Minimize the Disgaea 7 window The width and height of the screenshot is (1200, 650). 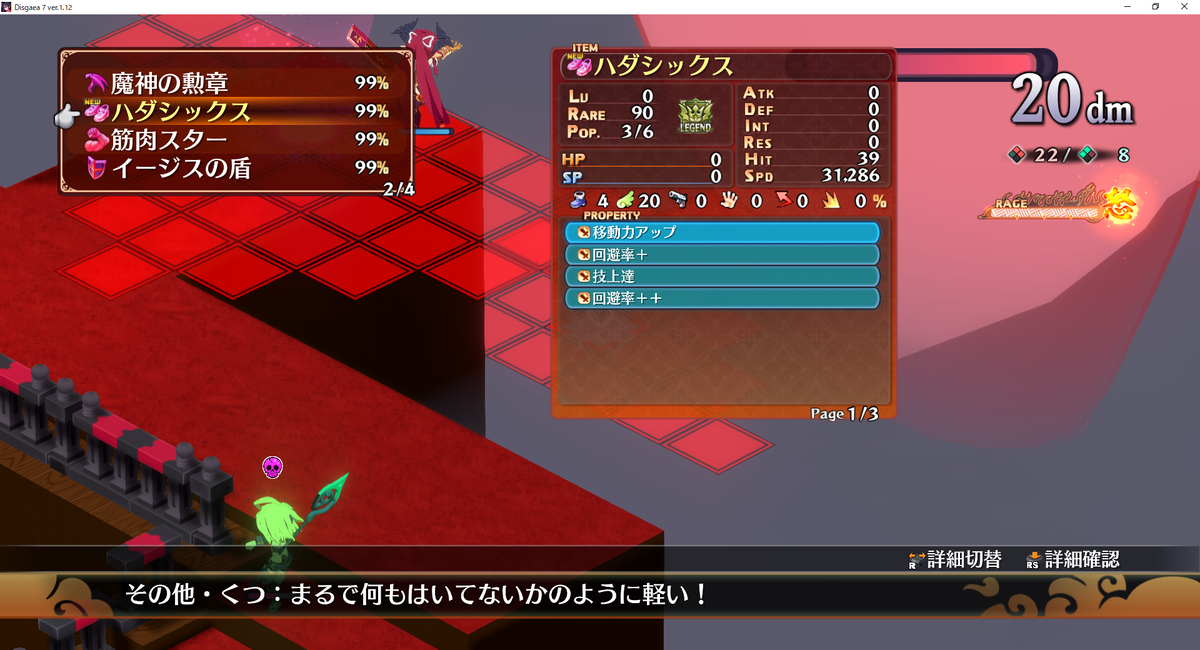(x=1130, y=6)
